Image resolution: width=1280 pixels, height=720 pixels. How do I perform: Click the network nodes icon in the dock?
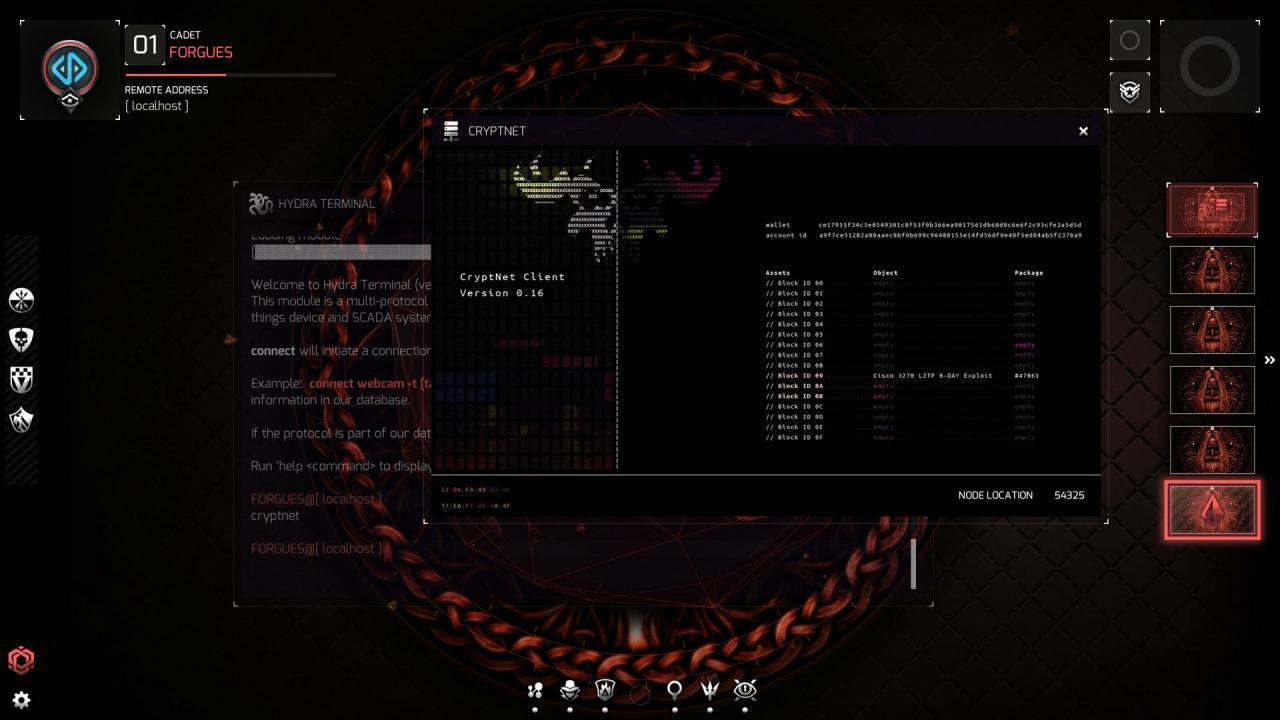[535, 690]
